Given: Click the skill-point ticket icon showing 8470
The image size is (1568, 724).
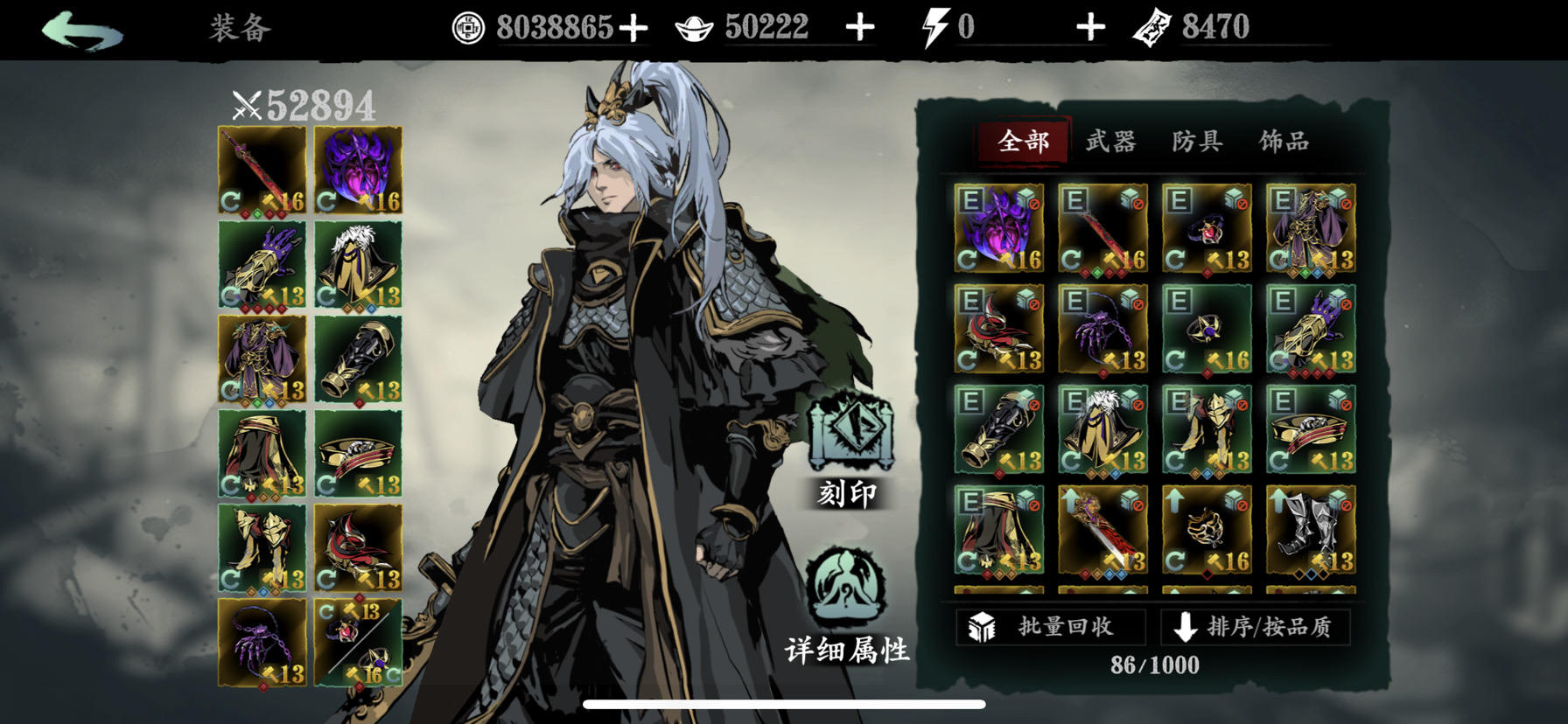Looking at the screenshot, I should tap(1156, 26).
